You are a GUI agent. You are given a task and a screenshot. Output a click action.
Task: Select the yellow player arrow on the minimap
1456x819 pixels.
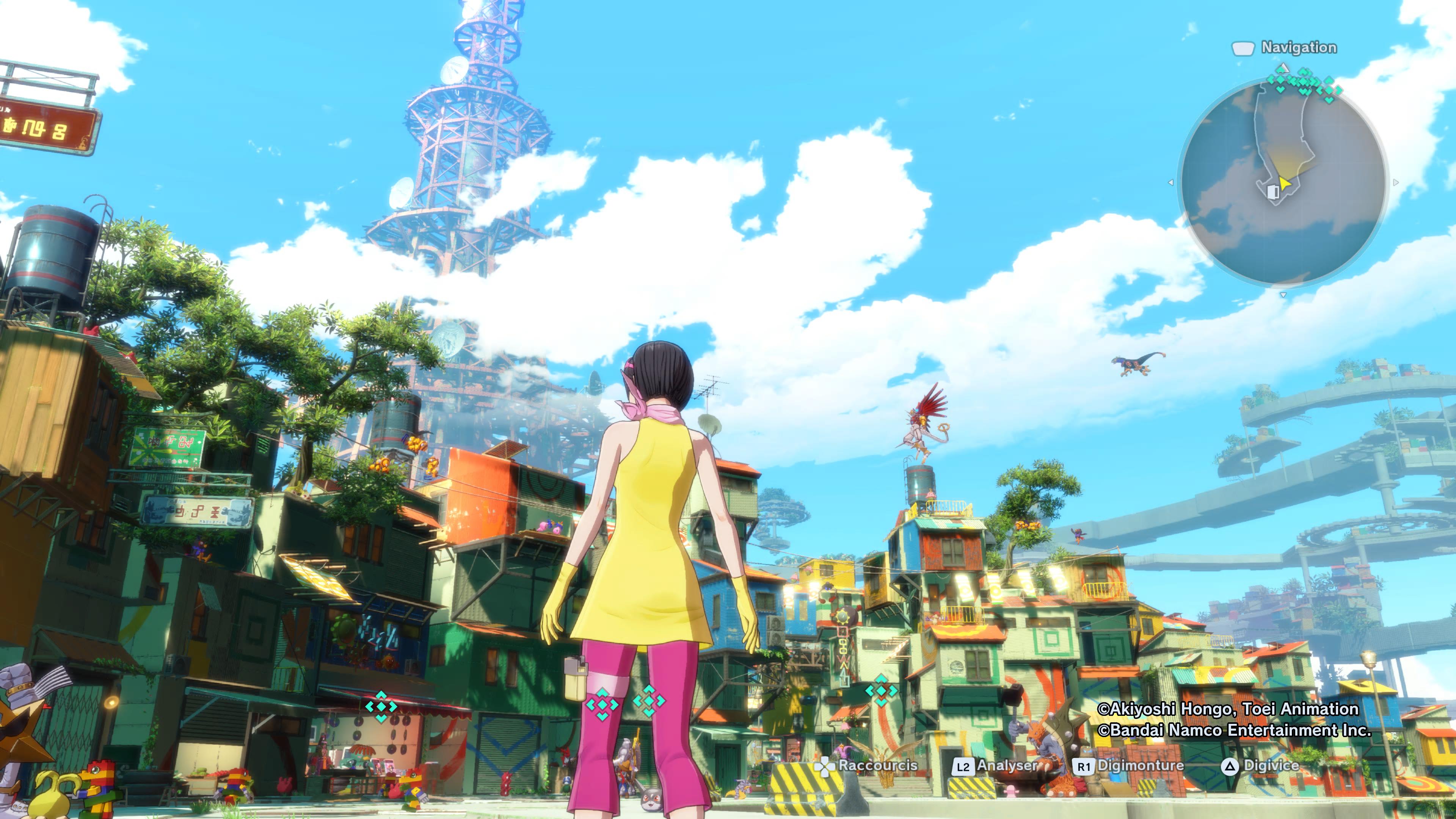[1284, 183]
